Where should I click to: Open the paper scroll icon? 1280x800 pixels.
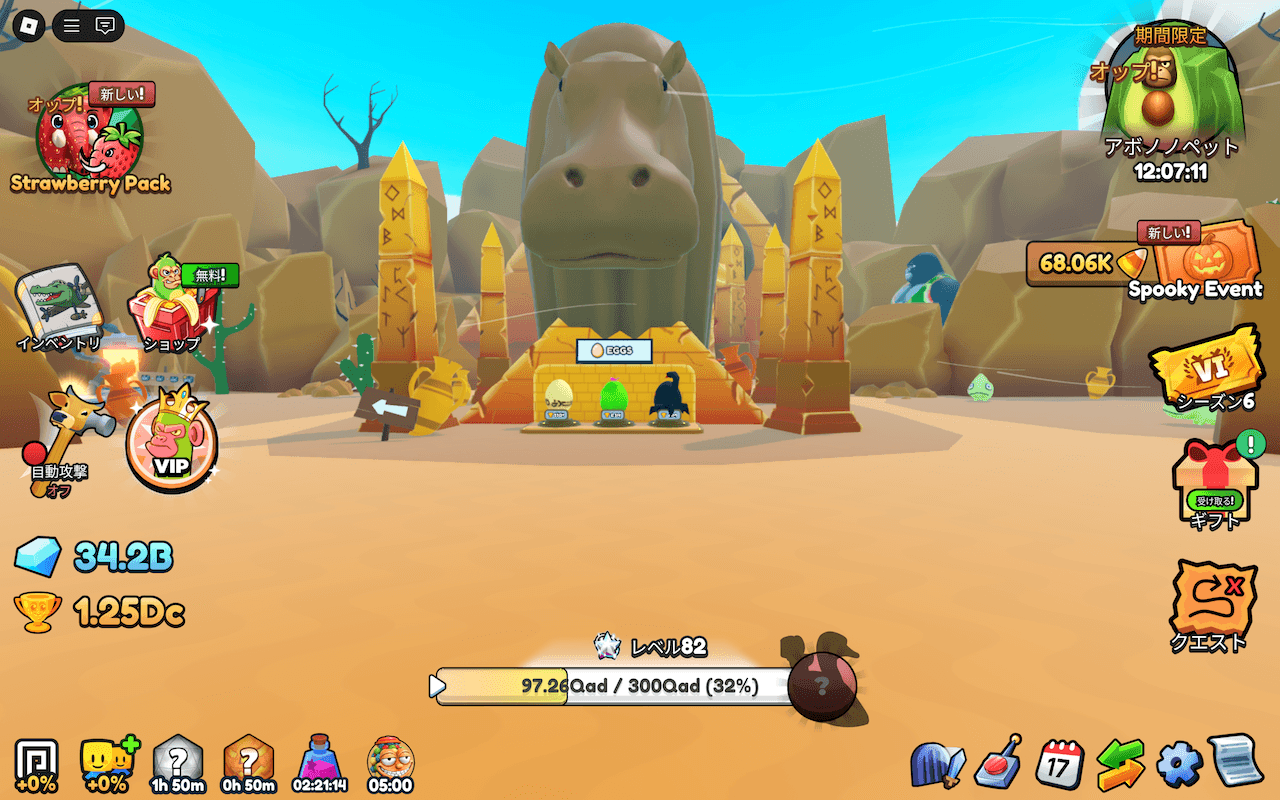[x=1236, y=762]
